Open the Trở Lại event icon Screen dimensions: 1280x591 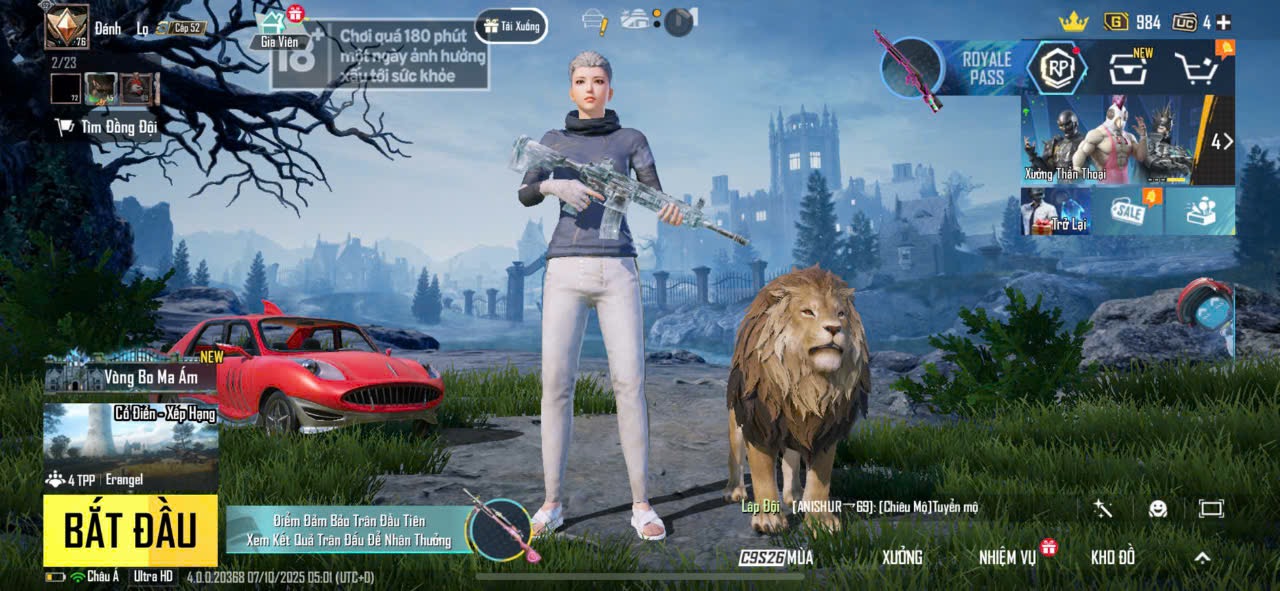1055,211
